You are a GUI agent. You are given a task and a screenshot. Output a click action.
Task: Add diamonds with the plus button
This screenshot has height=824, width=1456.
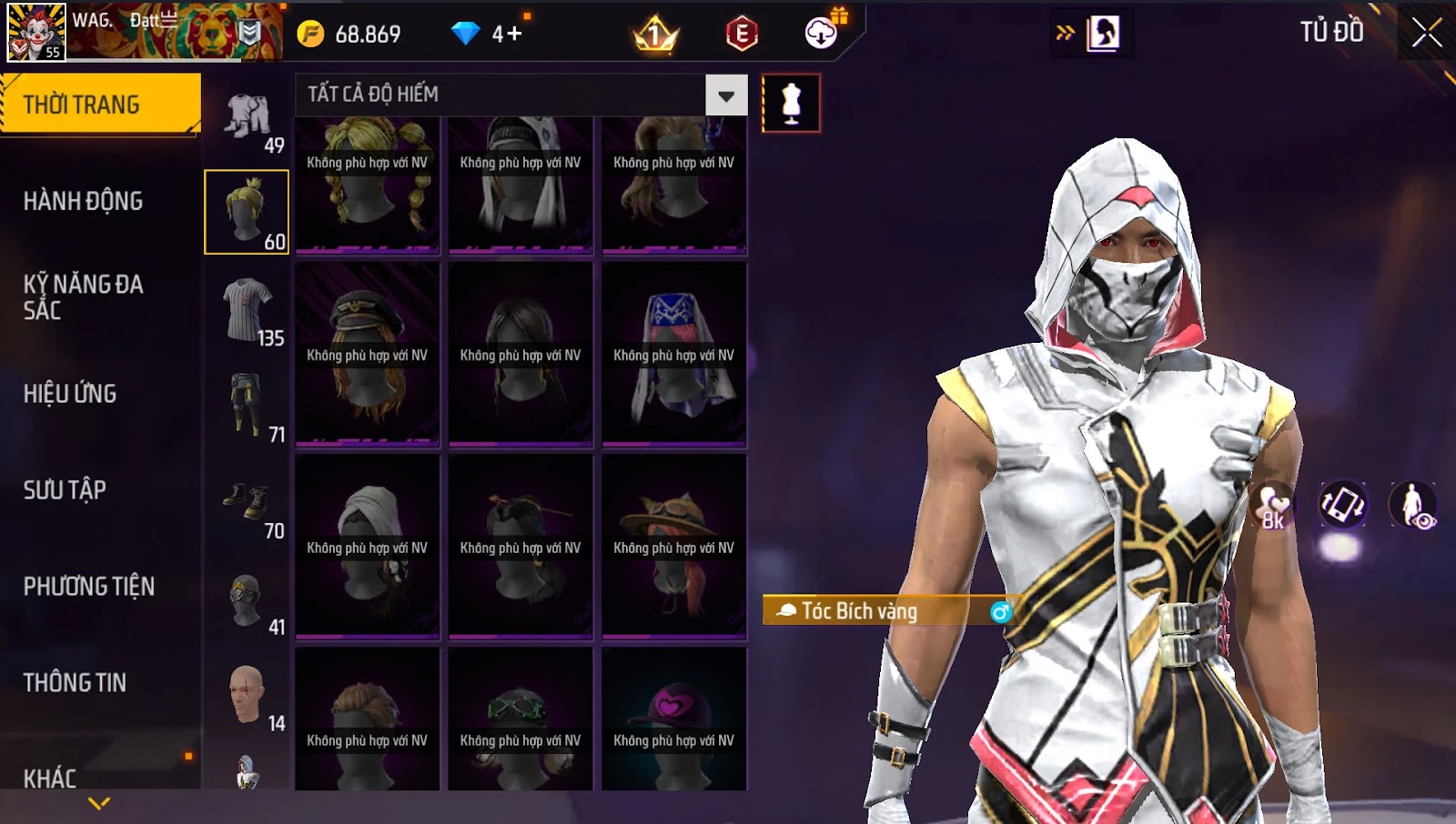514,35
